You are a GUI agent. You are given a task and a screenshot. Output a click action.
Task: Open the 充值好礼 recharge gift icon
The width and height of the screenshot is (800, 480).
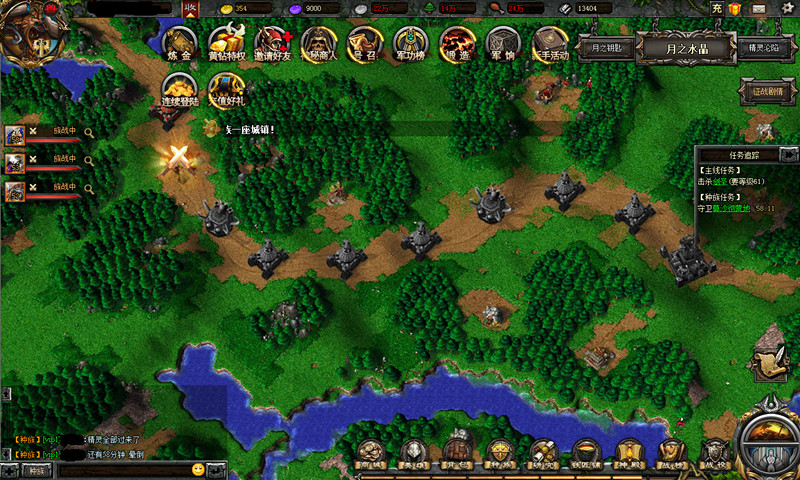pos(227,89)
